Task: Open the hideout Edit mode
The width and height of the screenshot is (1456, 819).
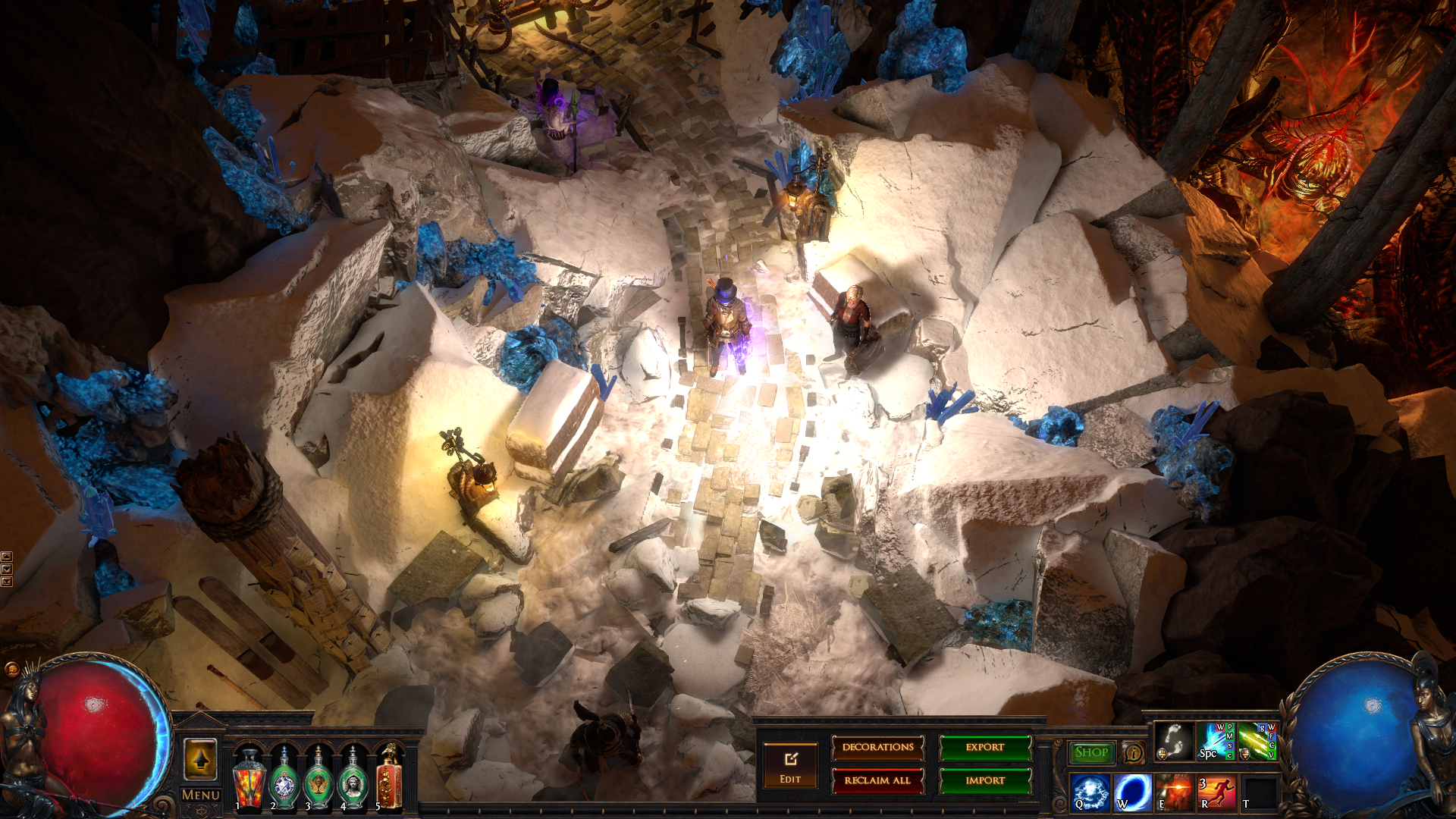Action: [790, 766]
